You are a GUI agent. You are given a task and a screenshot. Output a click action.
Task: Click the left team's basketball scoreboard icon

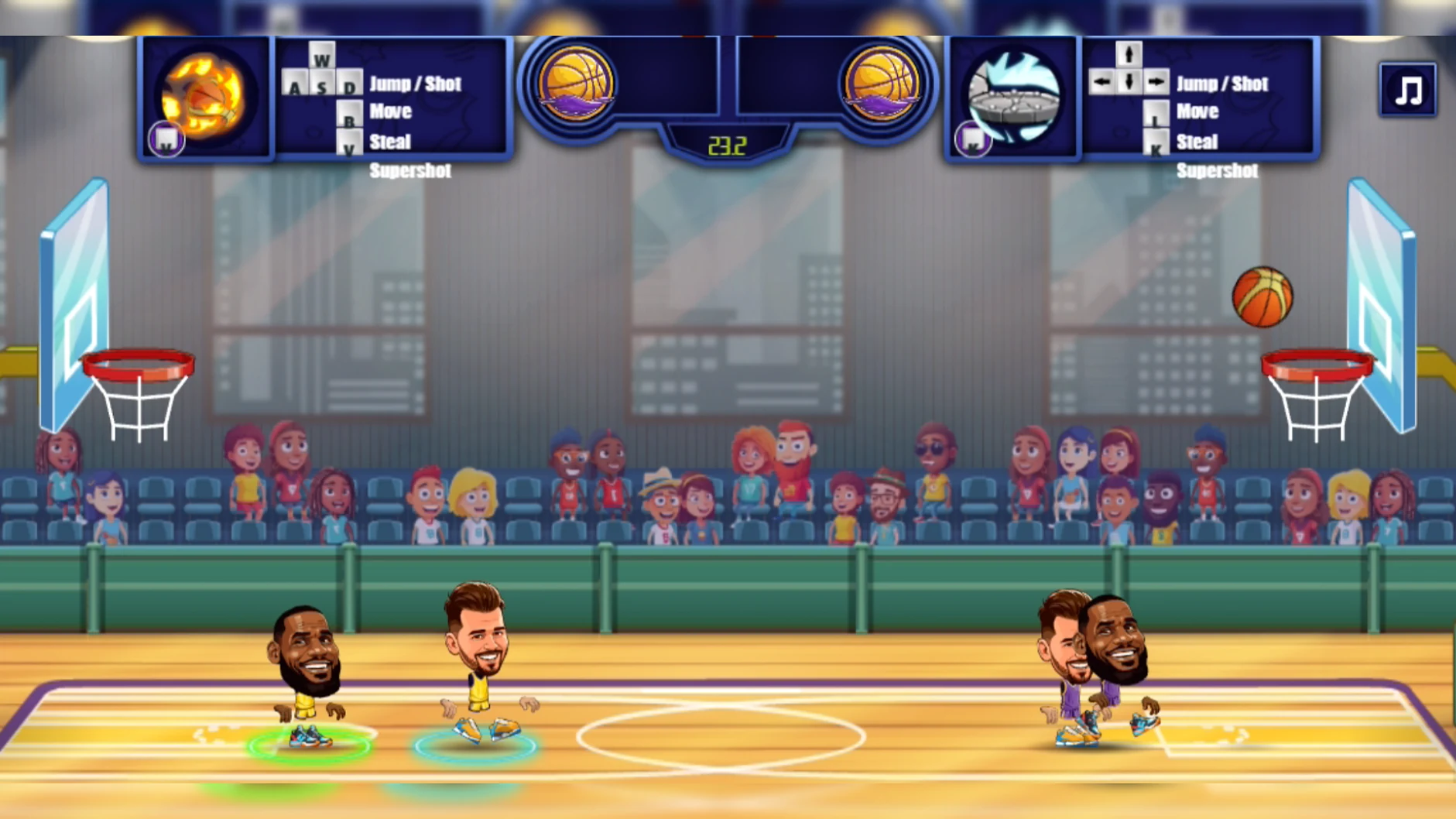[577, 81]
